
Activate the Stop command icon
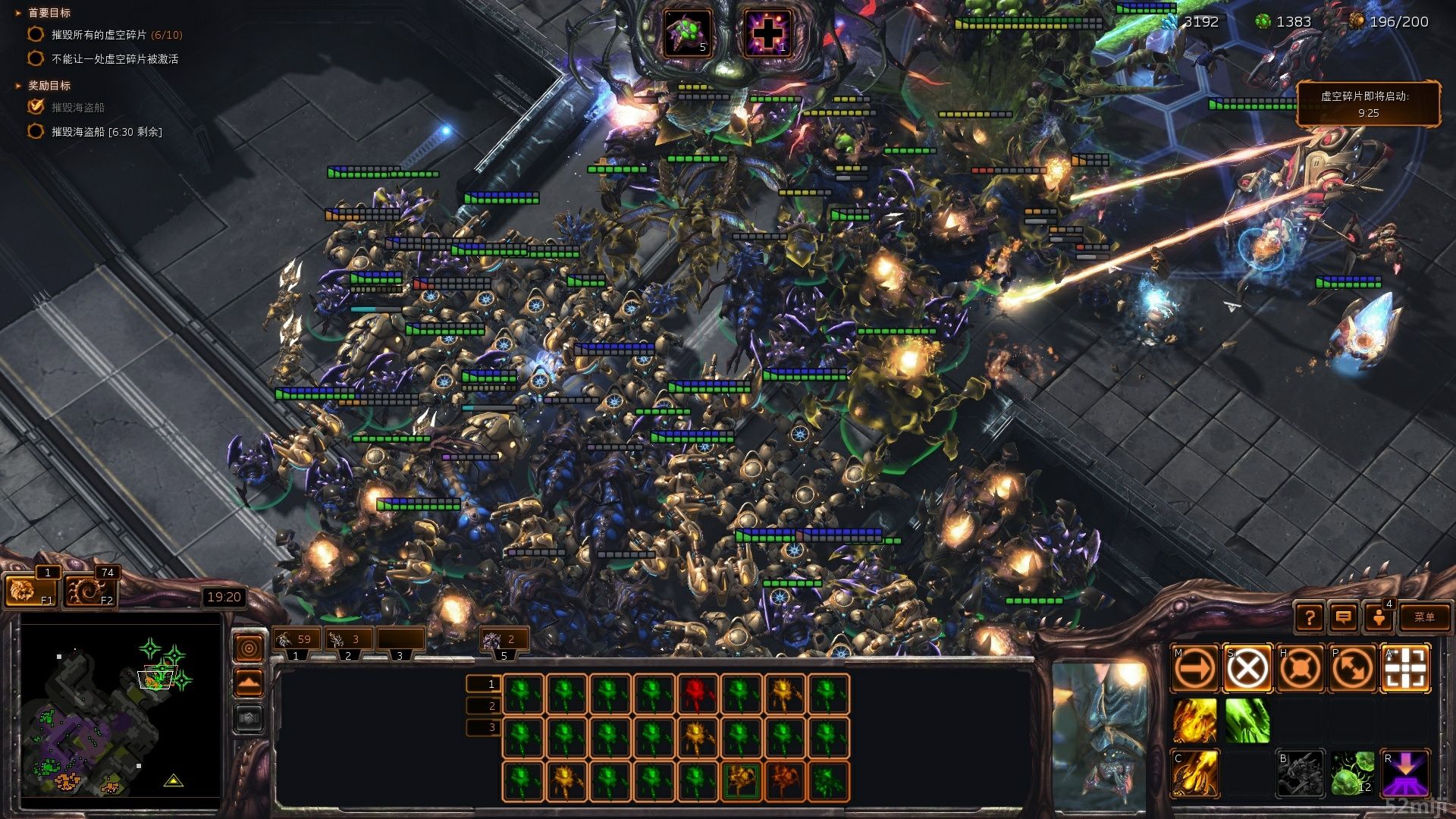tap(1247, 669)
